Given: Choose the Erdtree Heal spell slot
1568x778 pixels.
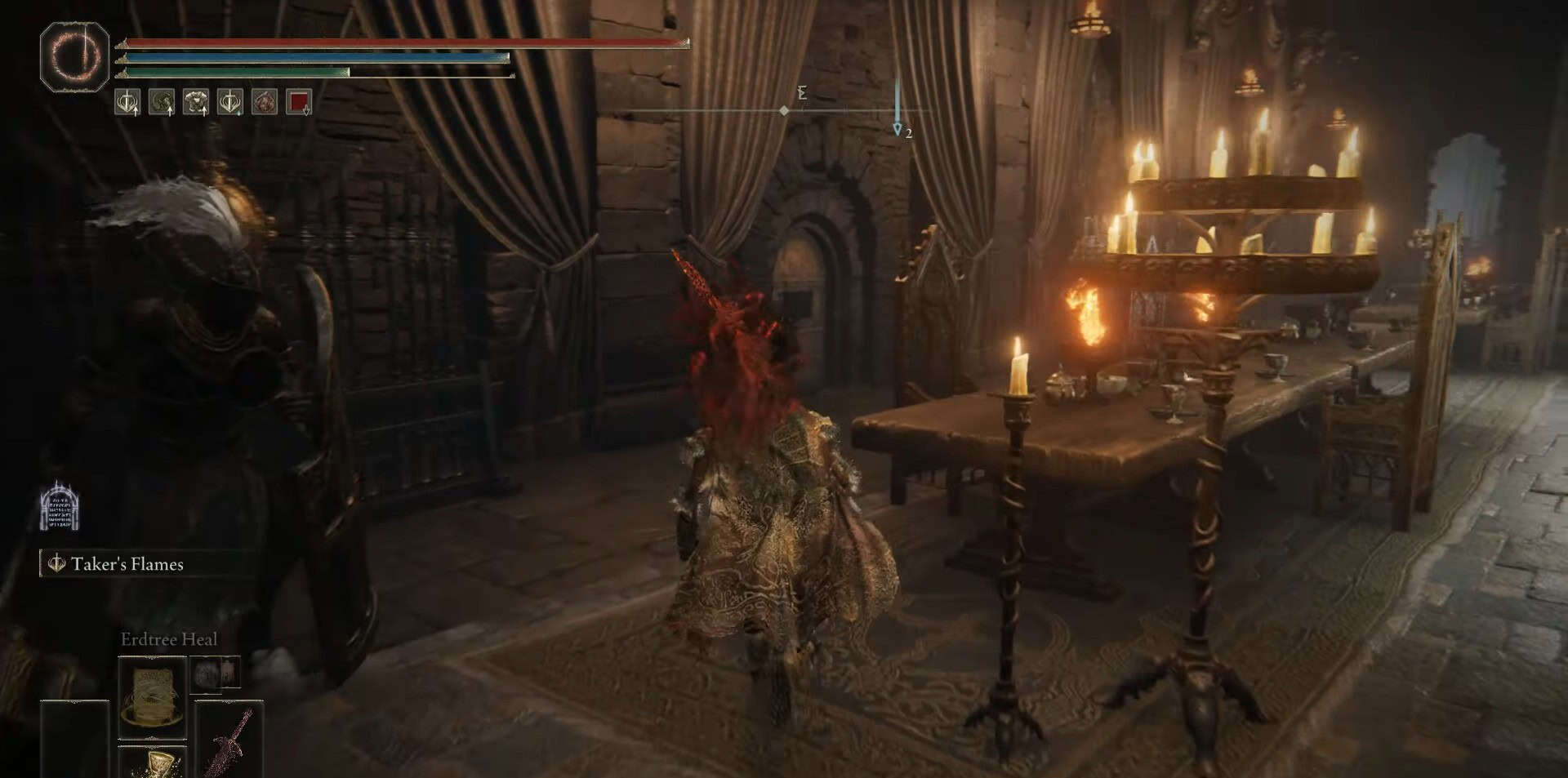Looking at the screenshot, I should pos(152,696).
